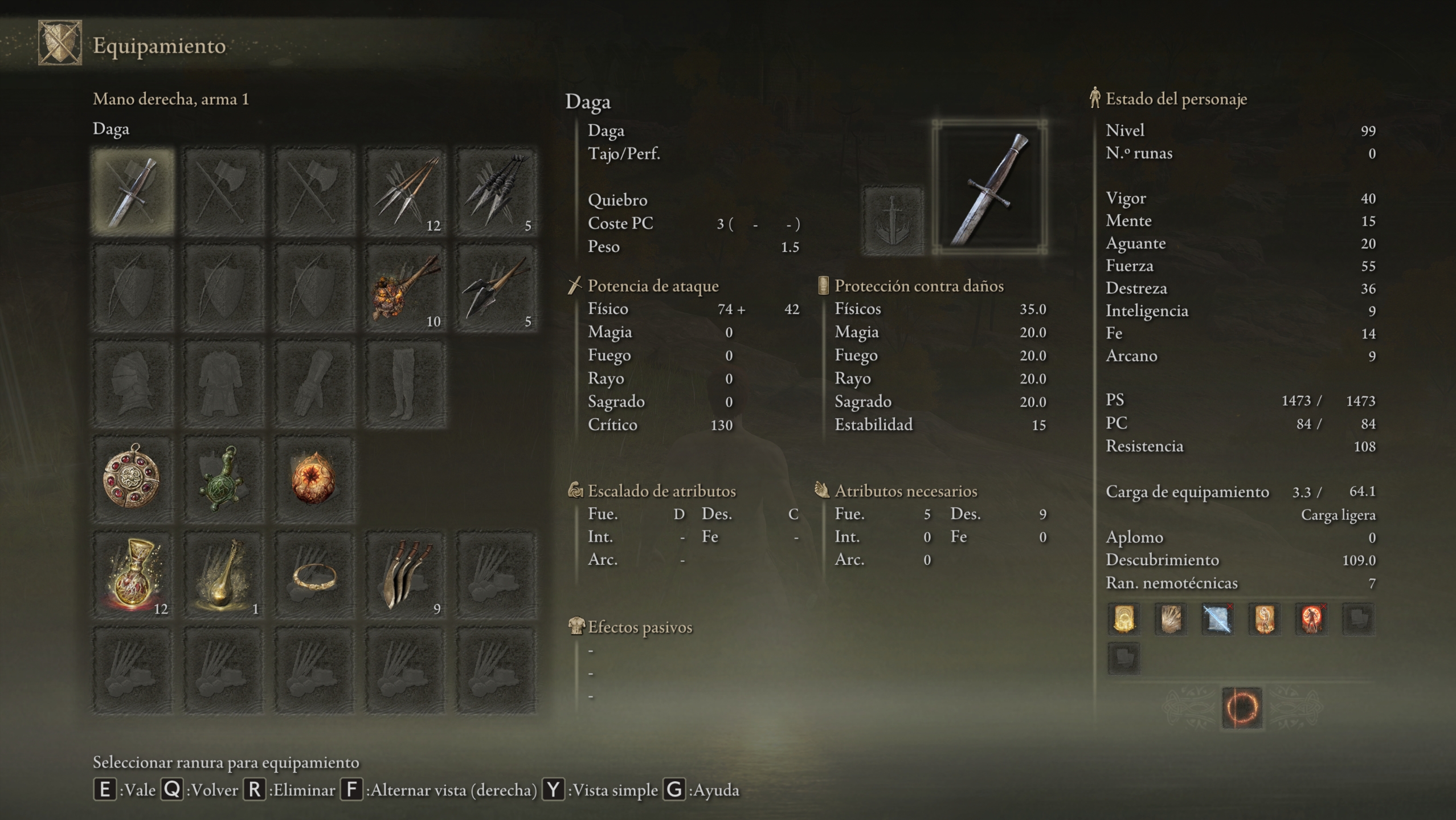Screen dimensions: 1456x820
Task: Select the crimson tears flask slot
Action: point(133,574)
